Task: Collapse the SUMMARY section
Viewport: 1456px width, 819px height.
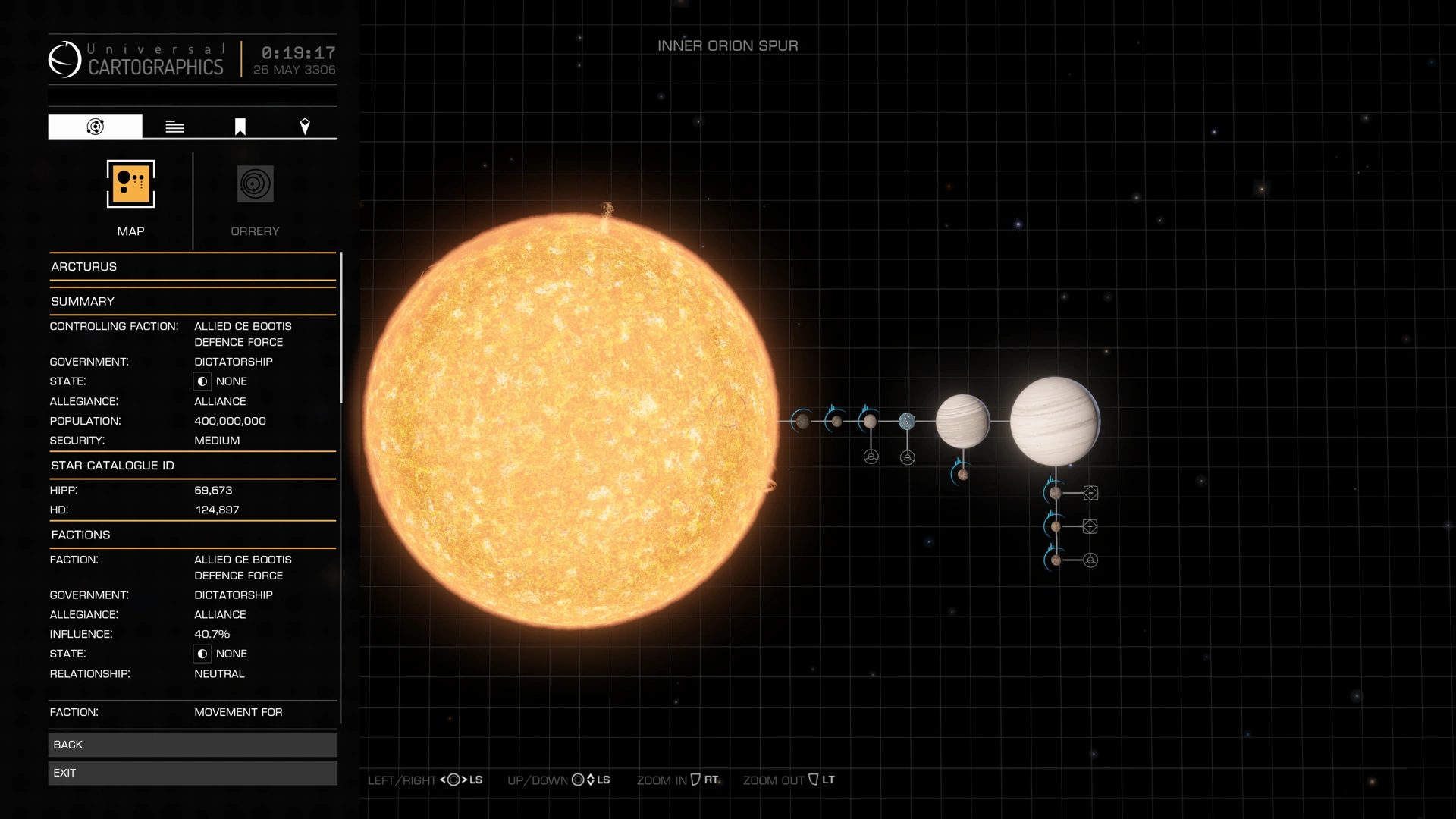Action: point(83,301)
